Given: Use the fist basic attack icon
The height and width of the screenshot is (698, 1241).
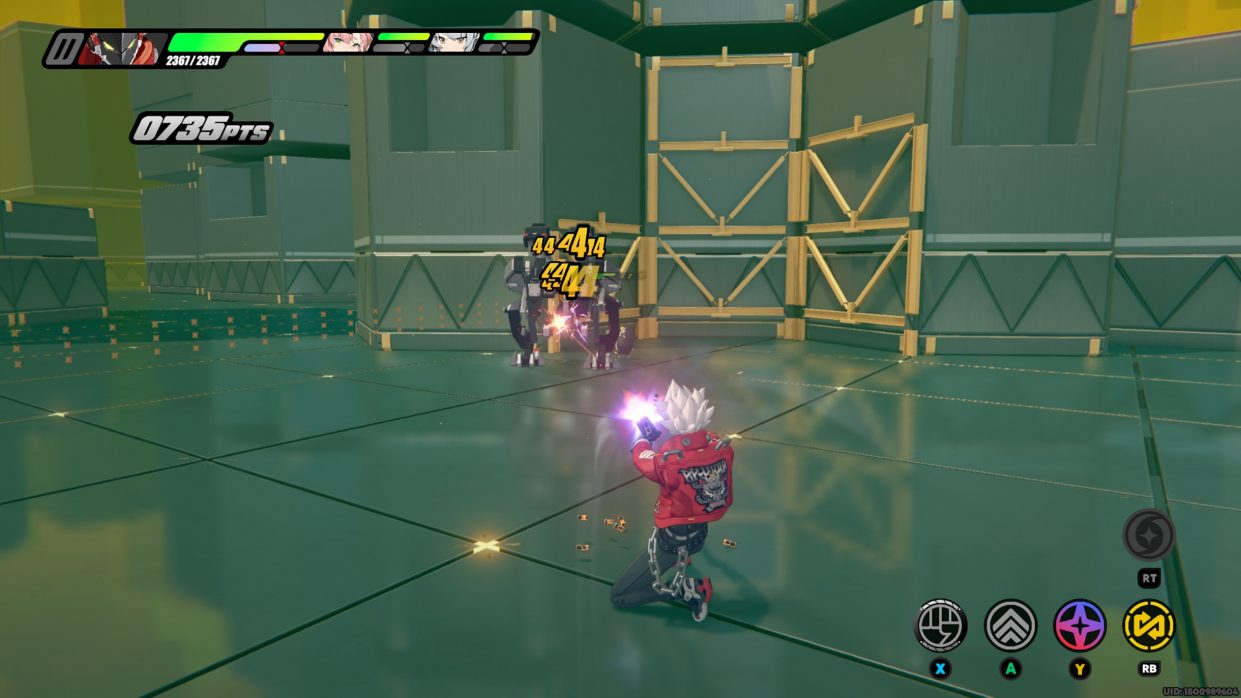Looking at the screenshot, I should [x=941, y=625].
